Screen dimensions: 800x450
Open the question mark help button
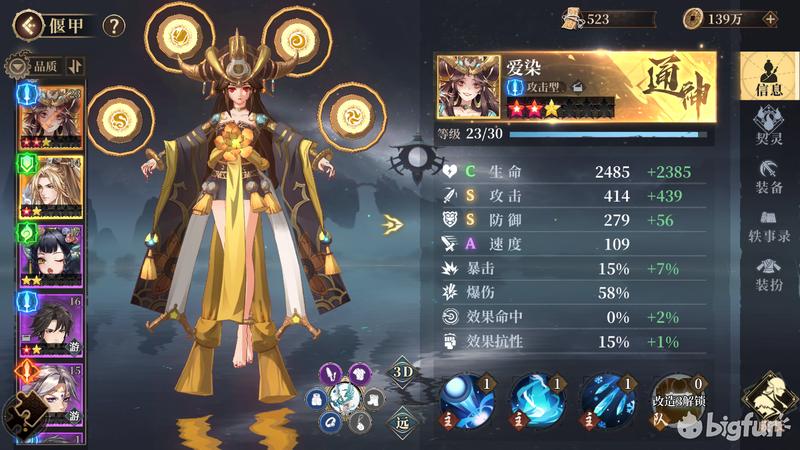coord(114,25)
